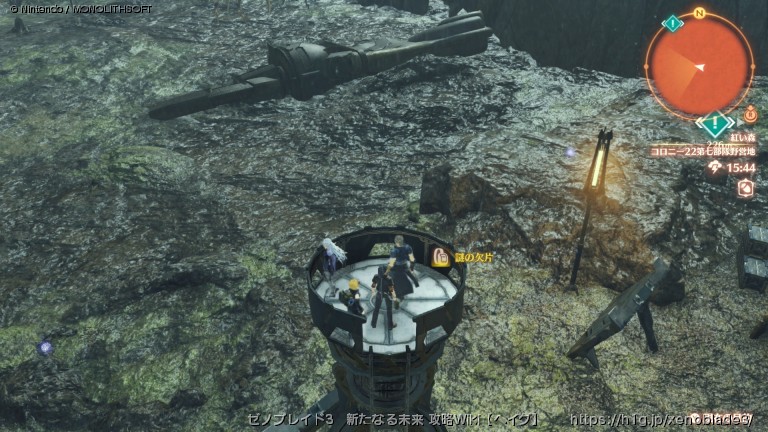This screenshot has height=432, width=768.
Task: Select the large teal quest marker below the minimap
Action: (714, 125)
